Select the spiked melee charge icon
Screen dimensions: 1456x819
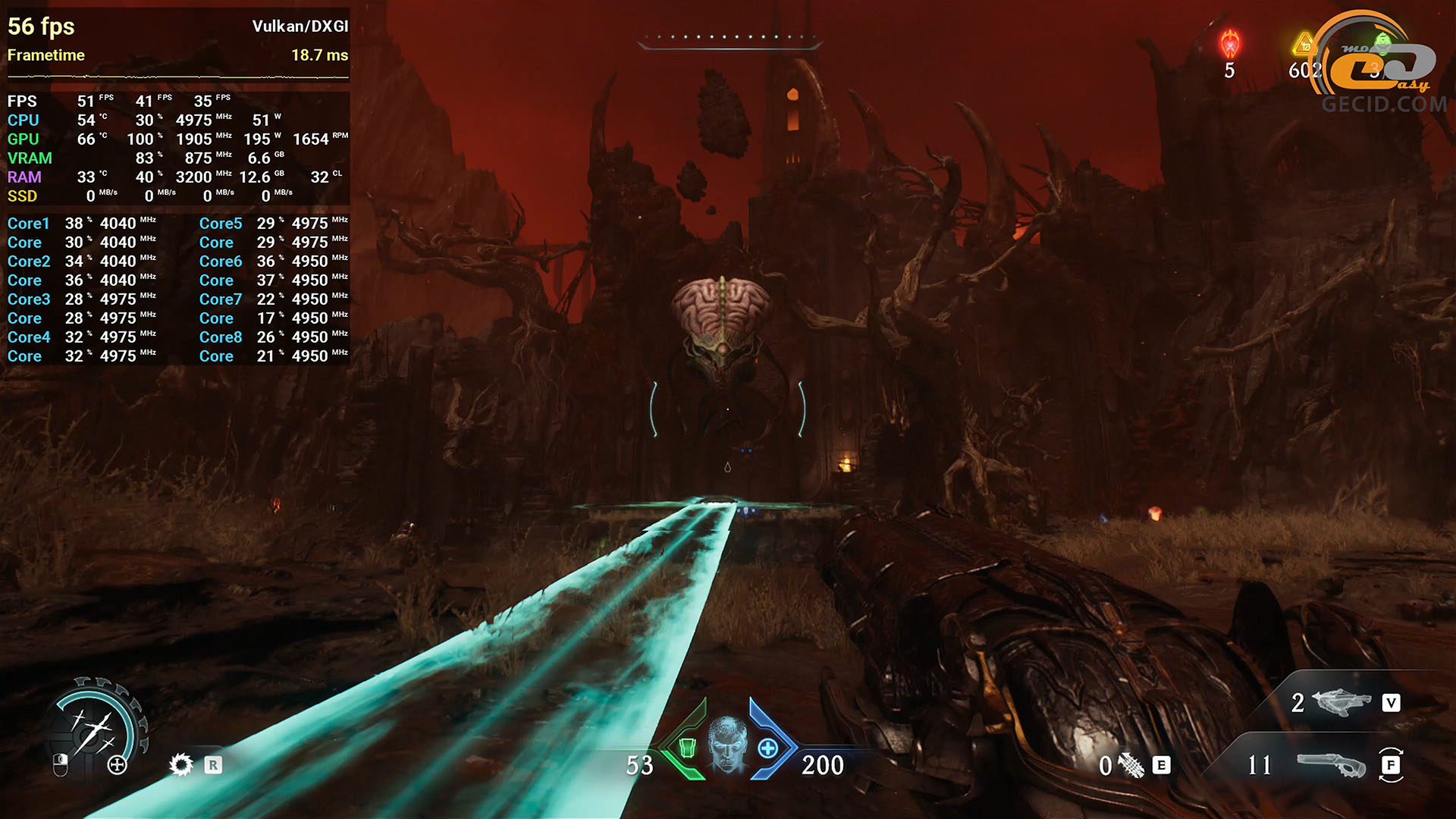click(1131, 766)
